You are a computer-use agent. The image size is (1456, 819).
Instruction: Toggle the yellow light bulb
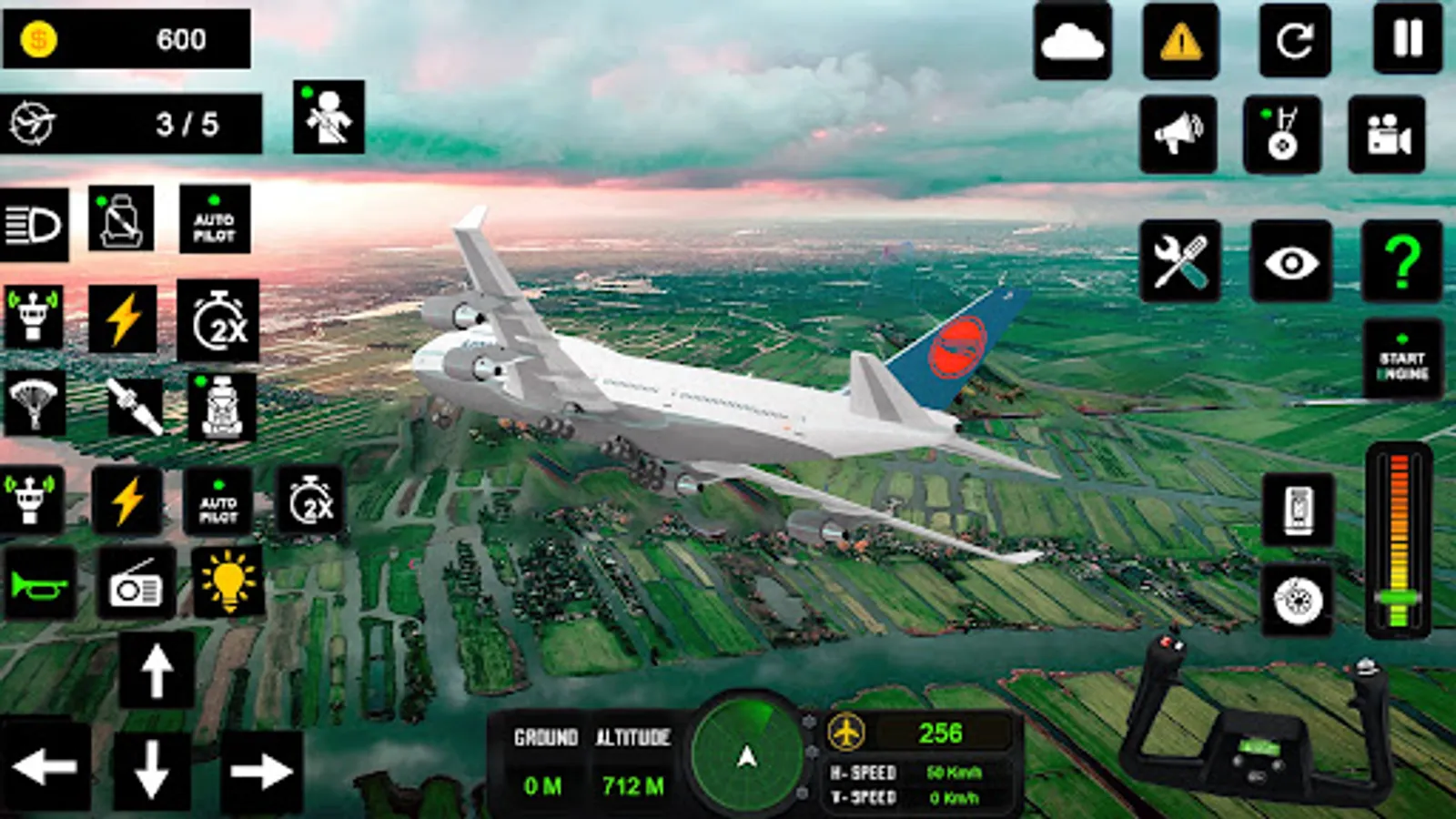pos(227,582)
